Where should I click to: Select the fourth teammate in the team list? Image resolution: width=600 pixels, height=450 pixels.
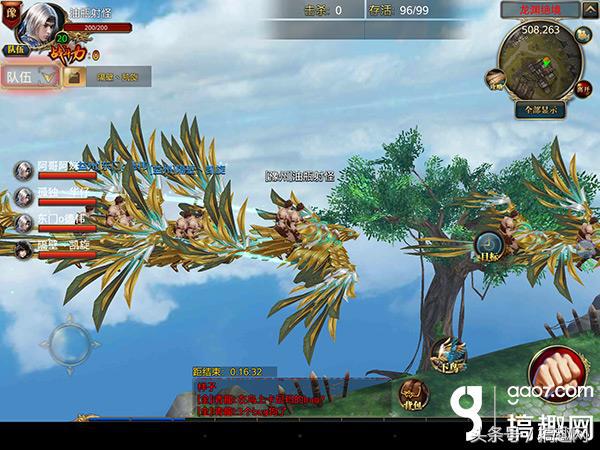(x=23, y=246)
